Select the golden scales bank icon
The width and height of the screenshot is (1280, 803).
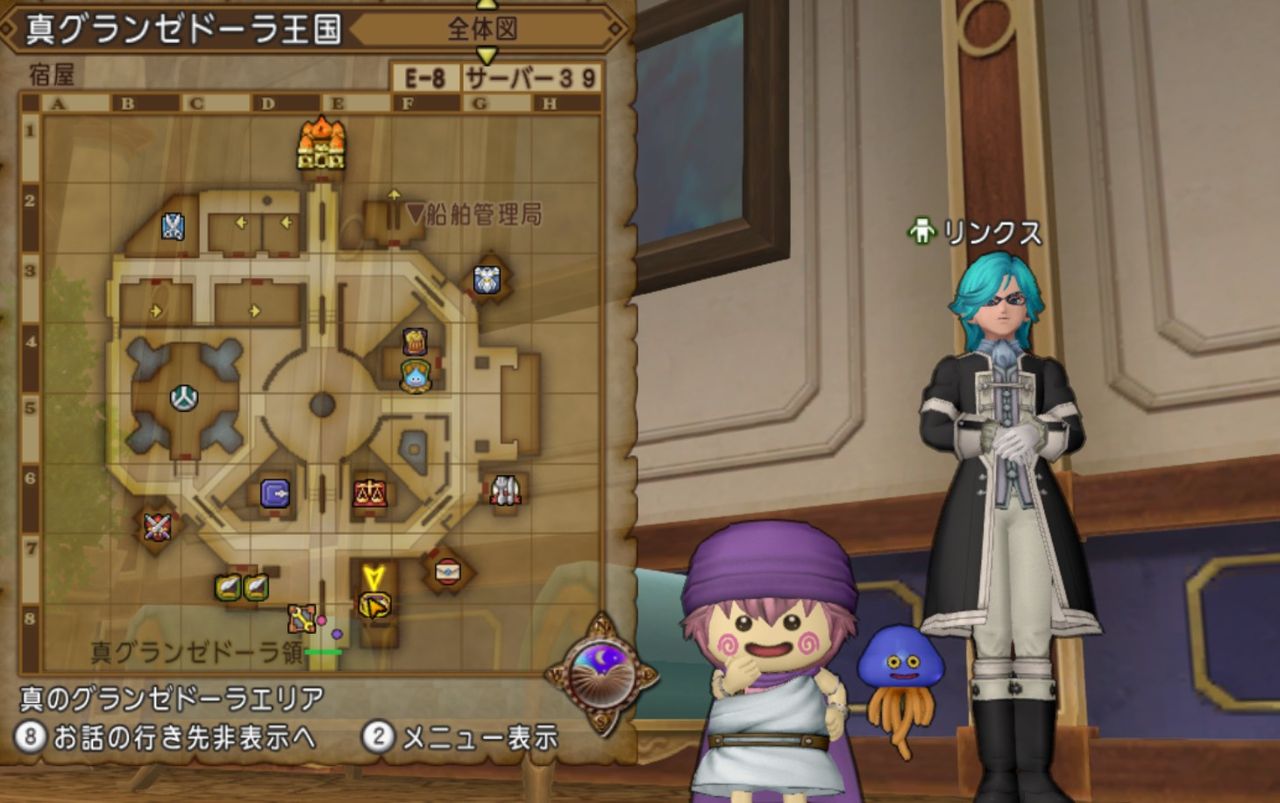(369, 494)
